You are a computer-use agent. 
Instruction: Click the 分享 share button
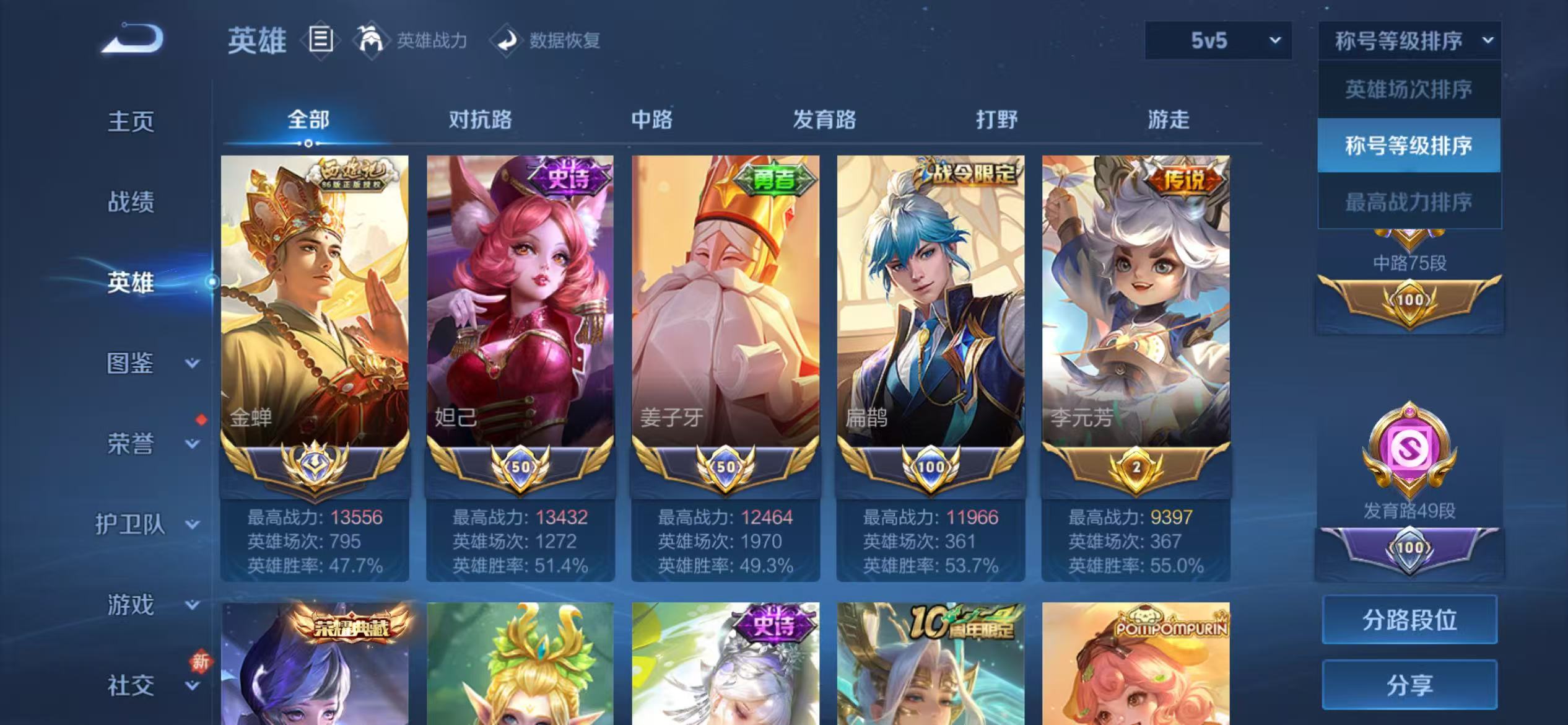point(1410,685)
